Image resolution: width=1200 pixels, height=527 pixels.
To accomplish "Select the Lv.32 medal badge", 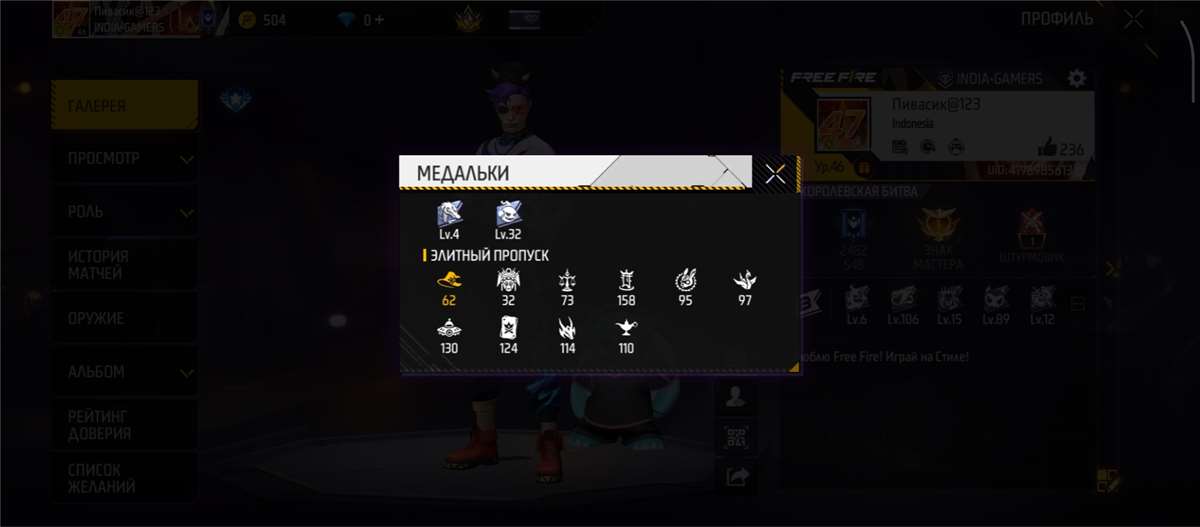I will click(x=508, y=215).
